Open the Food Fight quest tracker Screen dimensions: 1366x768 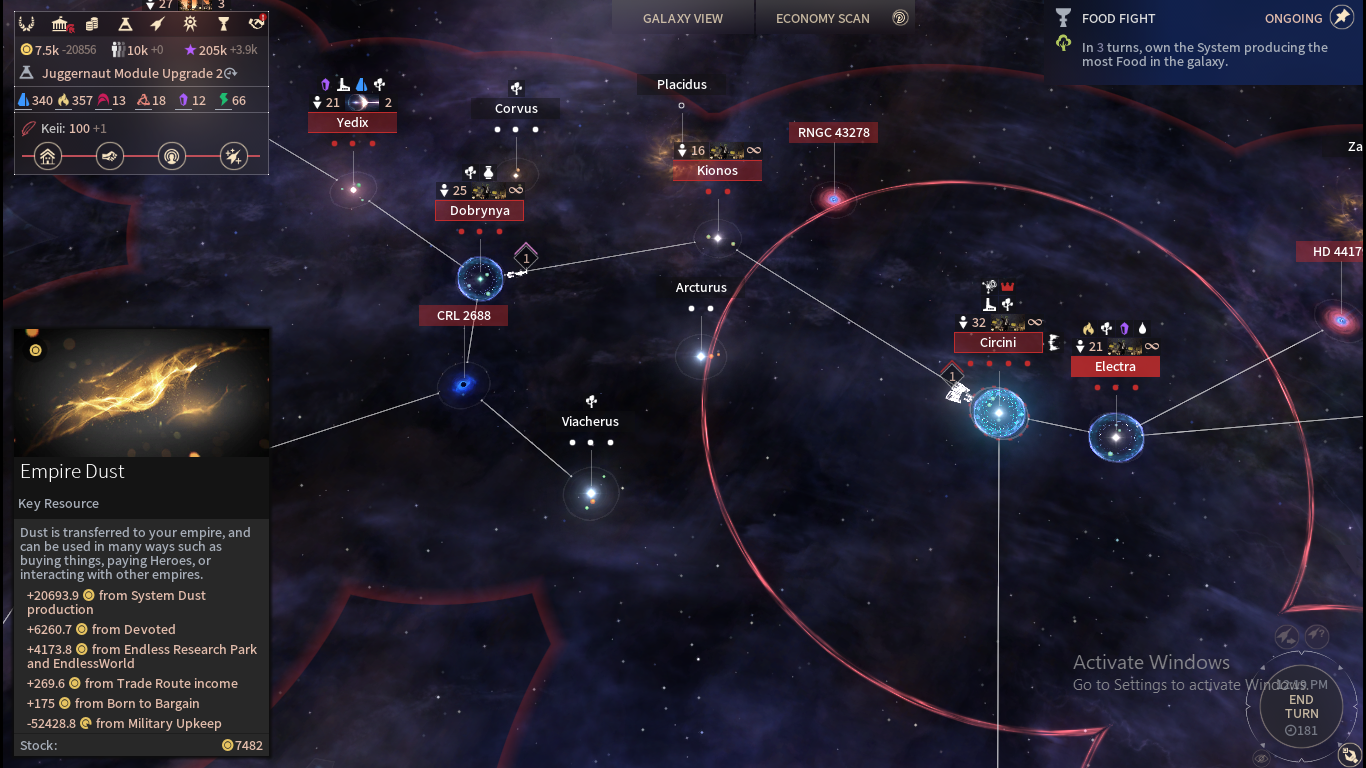point(1118,18)
